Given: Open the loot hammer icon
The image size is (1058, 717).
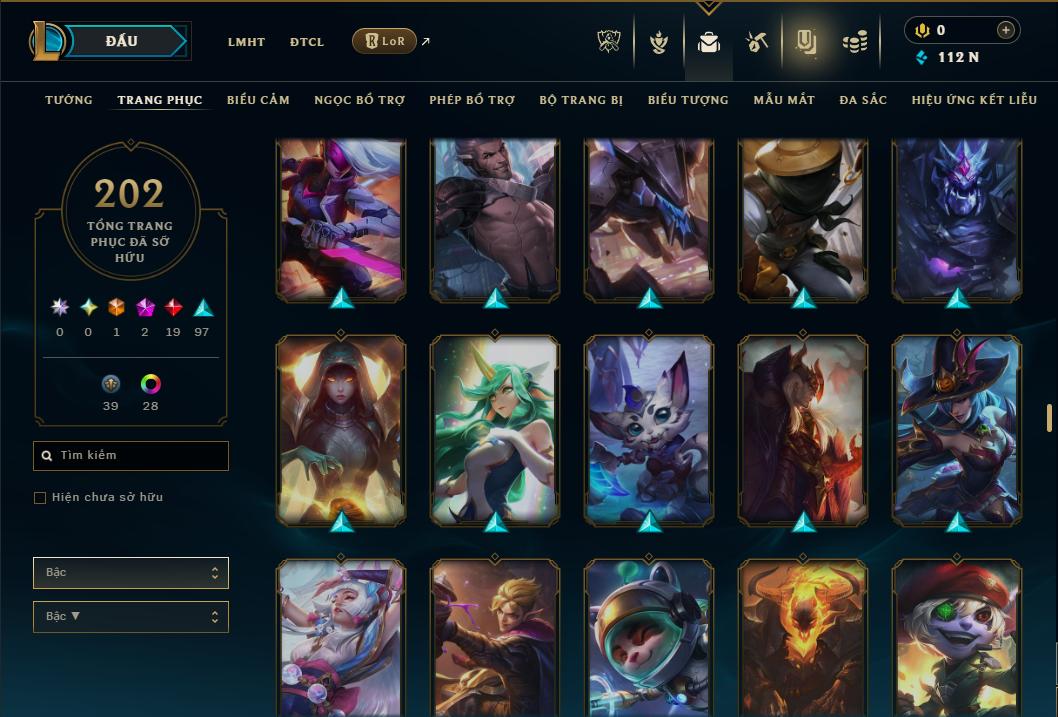Looking at the screenshot, I should [x=757, y=42].
